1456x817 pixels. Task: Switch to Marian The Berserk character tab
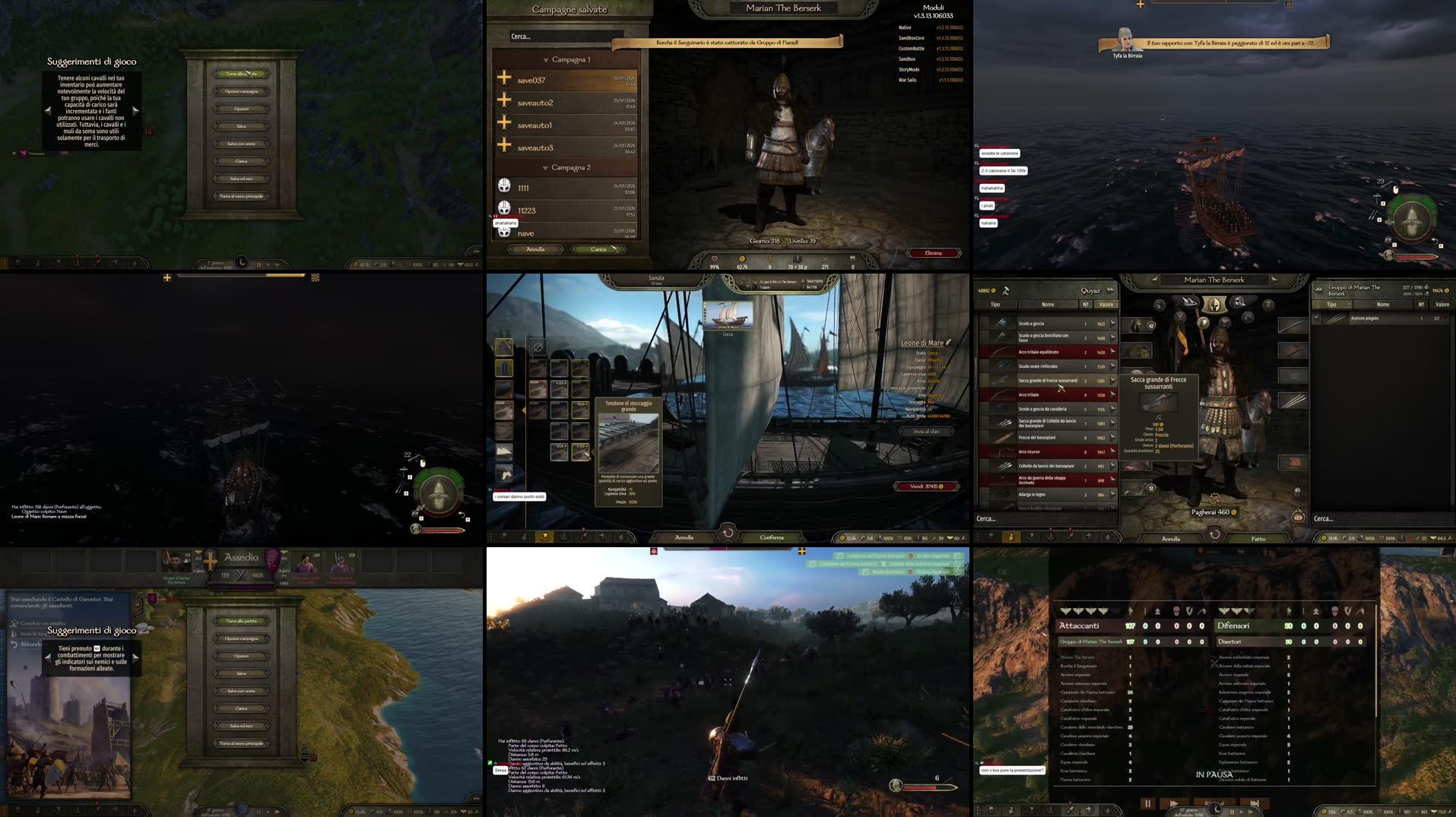tap(1215, 280)
